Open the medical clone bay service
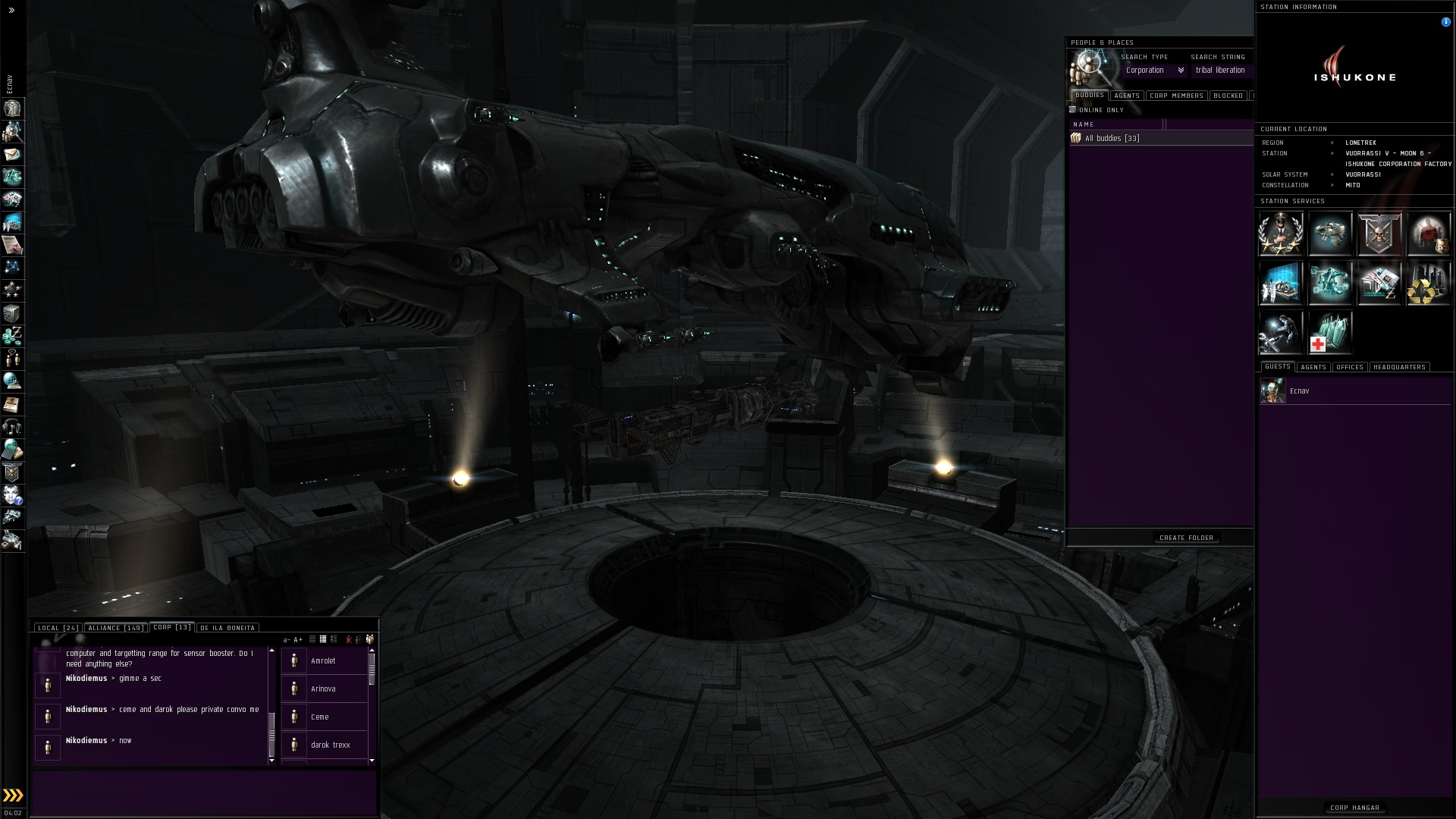The height and width of the screenshot is (819, 1456). [x=1329, y=334]
